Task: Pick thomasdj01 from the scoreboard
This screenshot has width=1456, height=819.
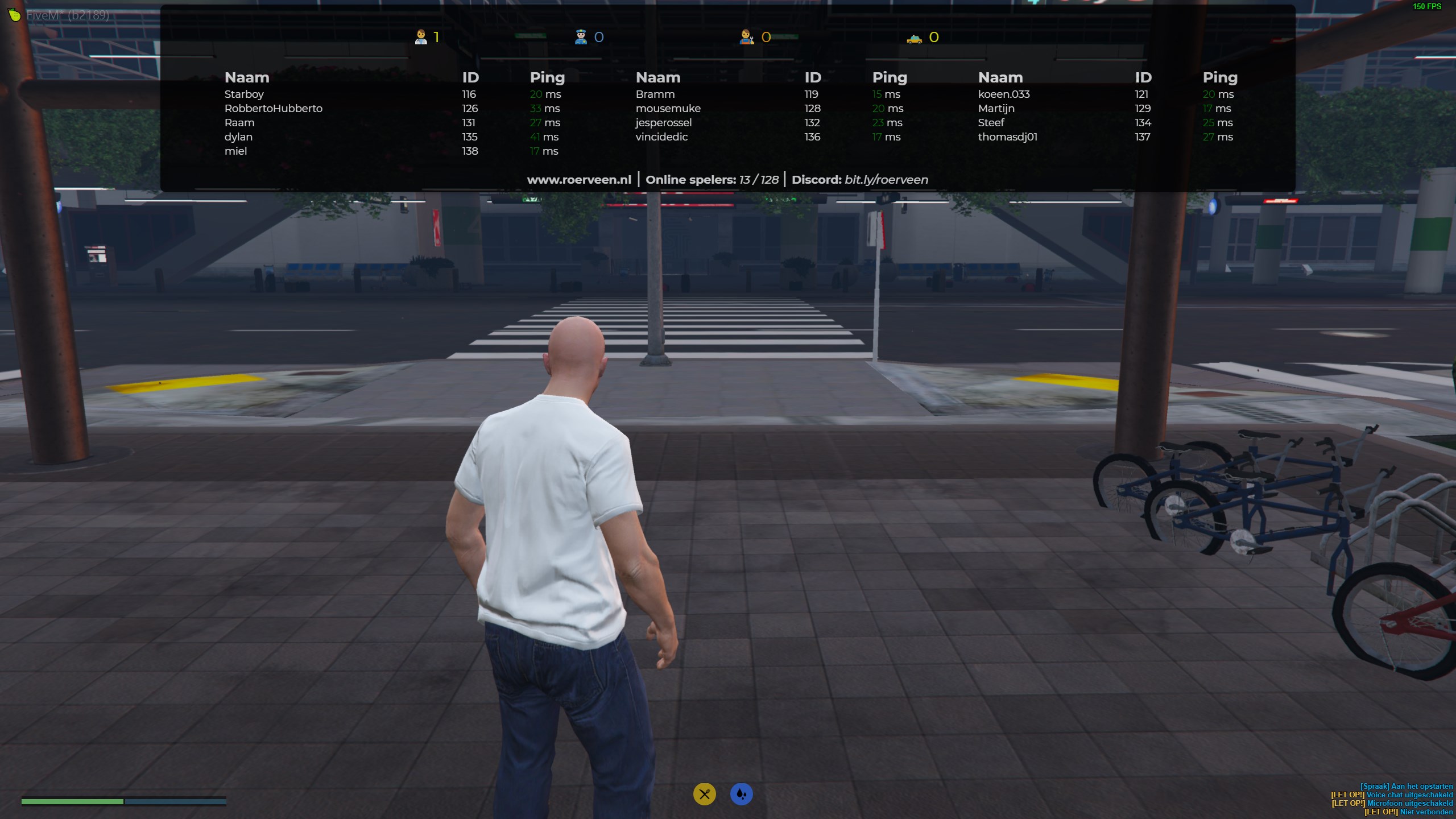Action: click(x=1007, y=137)
